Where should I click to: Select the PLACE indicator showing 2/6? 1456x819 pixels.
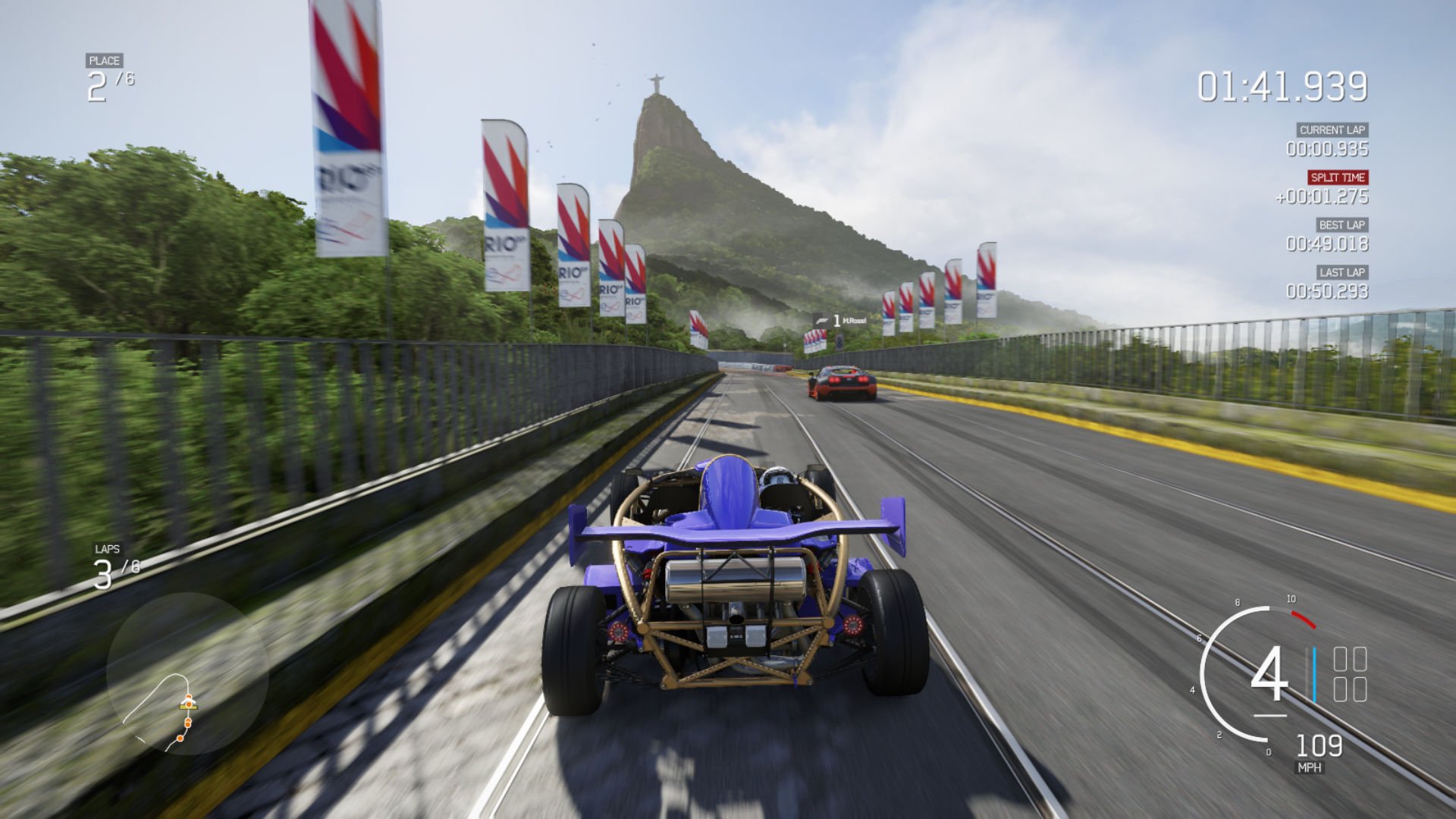click(105, 72)
